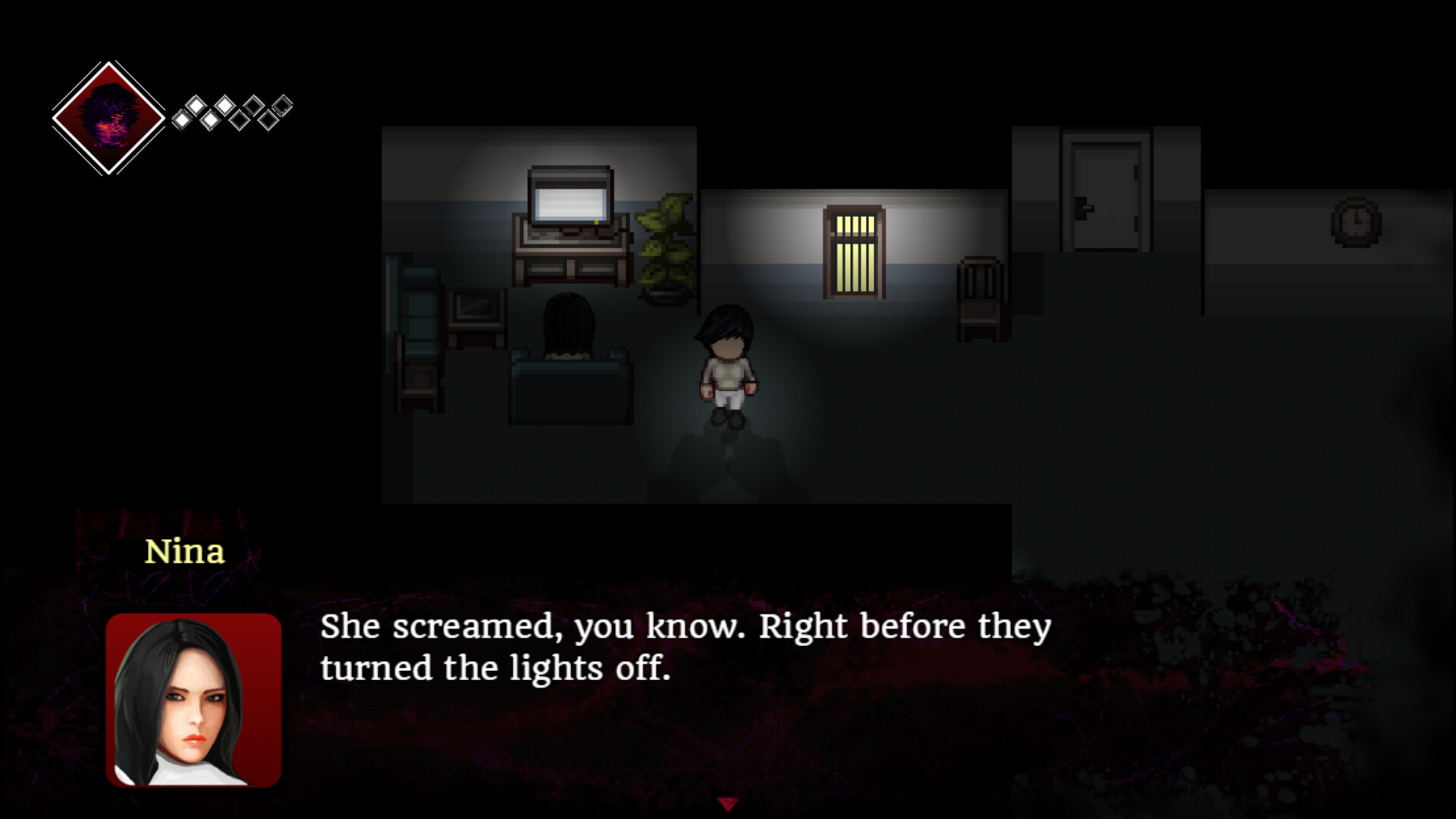Toggle the second white diamond indicator
The height and width of the screenshot is (819, 1456).
point(196,107)
